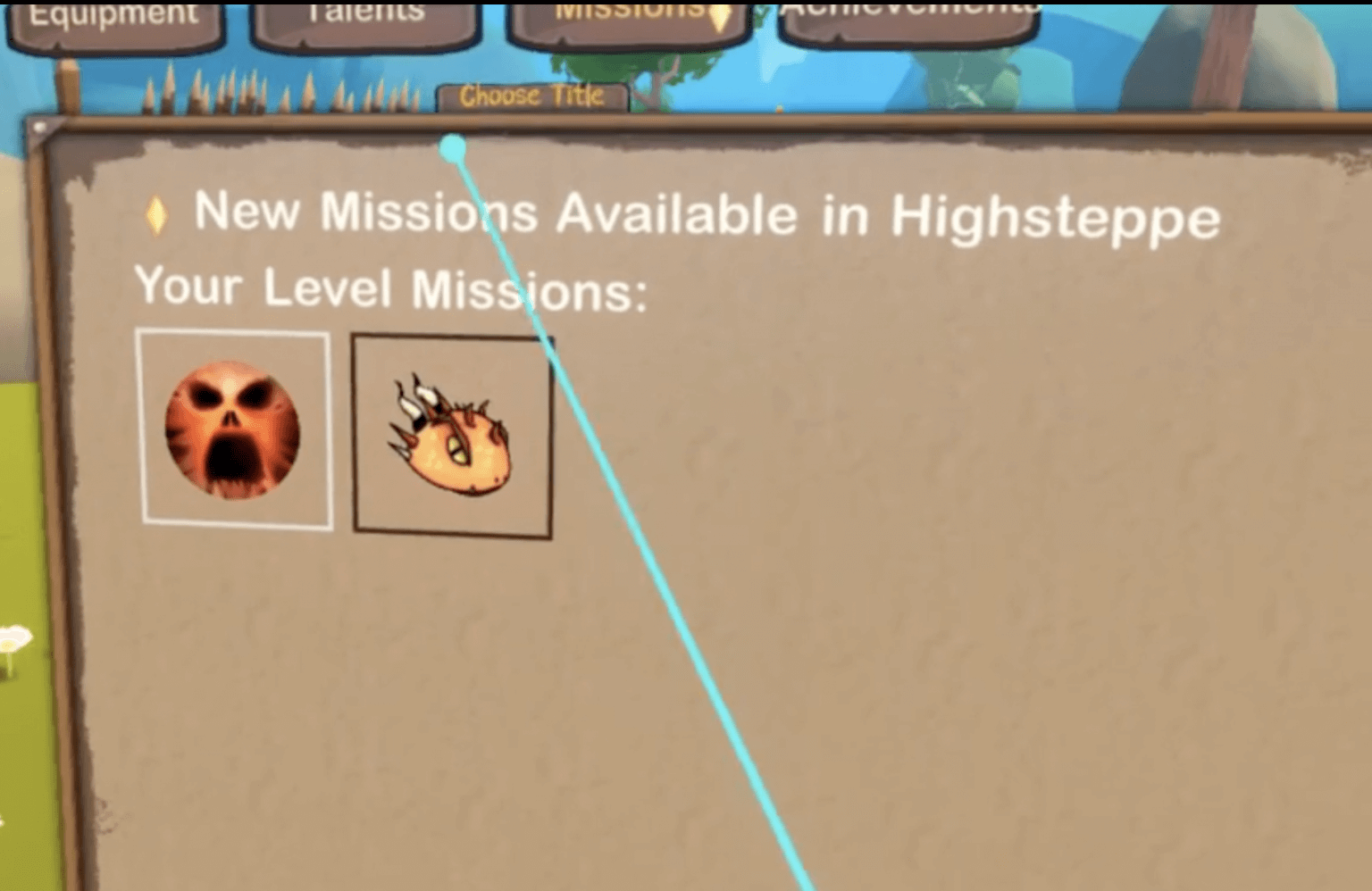Click the New Missions Available in Highsteppe heading
This screenshot has height=891, width=1372.
(x=706, y=213)
